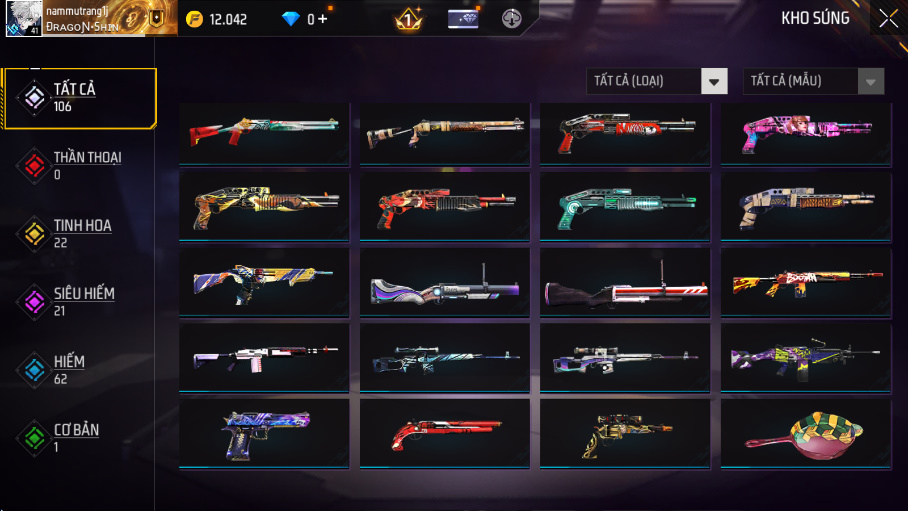Expand the Tất Cả (Loại) type dropdown
This screenshot has height=511, width=908.
click(x=714, y=81)
